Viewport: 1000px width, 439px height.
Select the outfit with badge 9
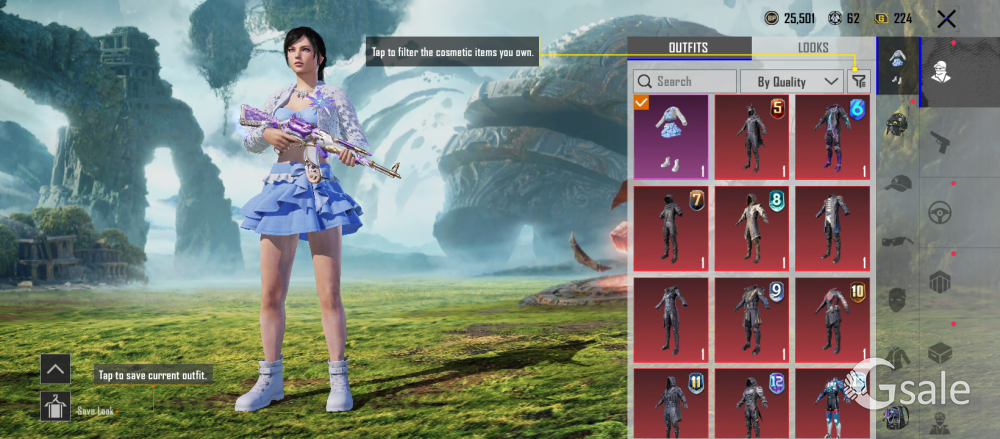[x=752, y=319]
